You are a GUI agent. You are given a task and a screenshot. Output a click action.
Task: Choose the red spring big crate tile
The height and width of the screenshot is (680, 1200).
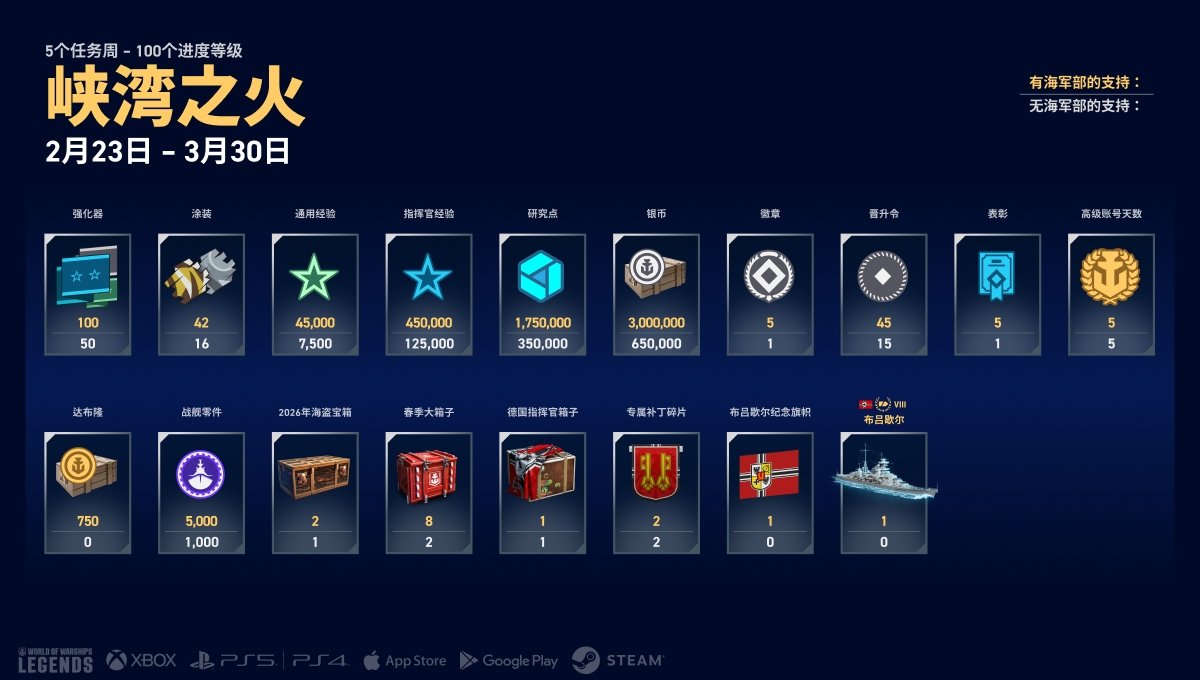[x=429, y=492]
